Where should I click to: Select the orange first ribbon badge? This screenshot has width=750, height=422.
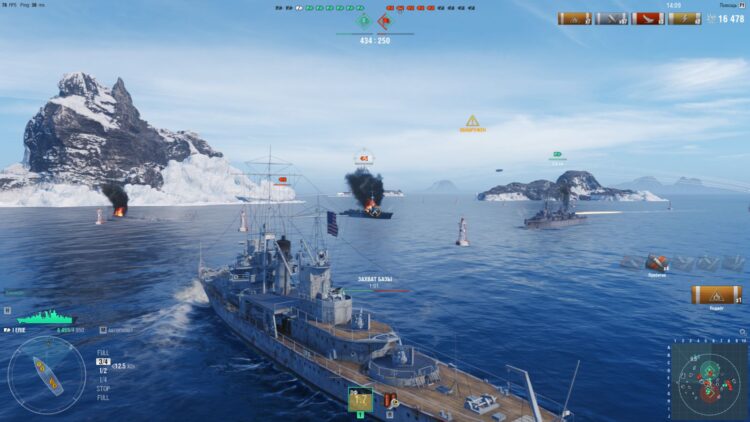click(574, 18)
